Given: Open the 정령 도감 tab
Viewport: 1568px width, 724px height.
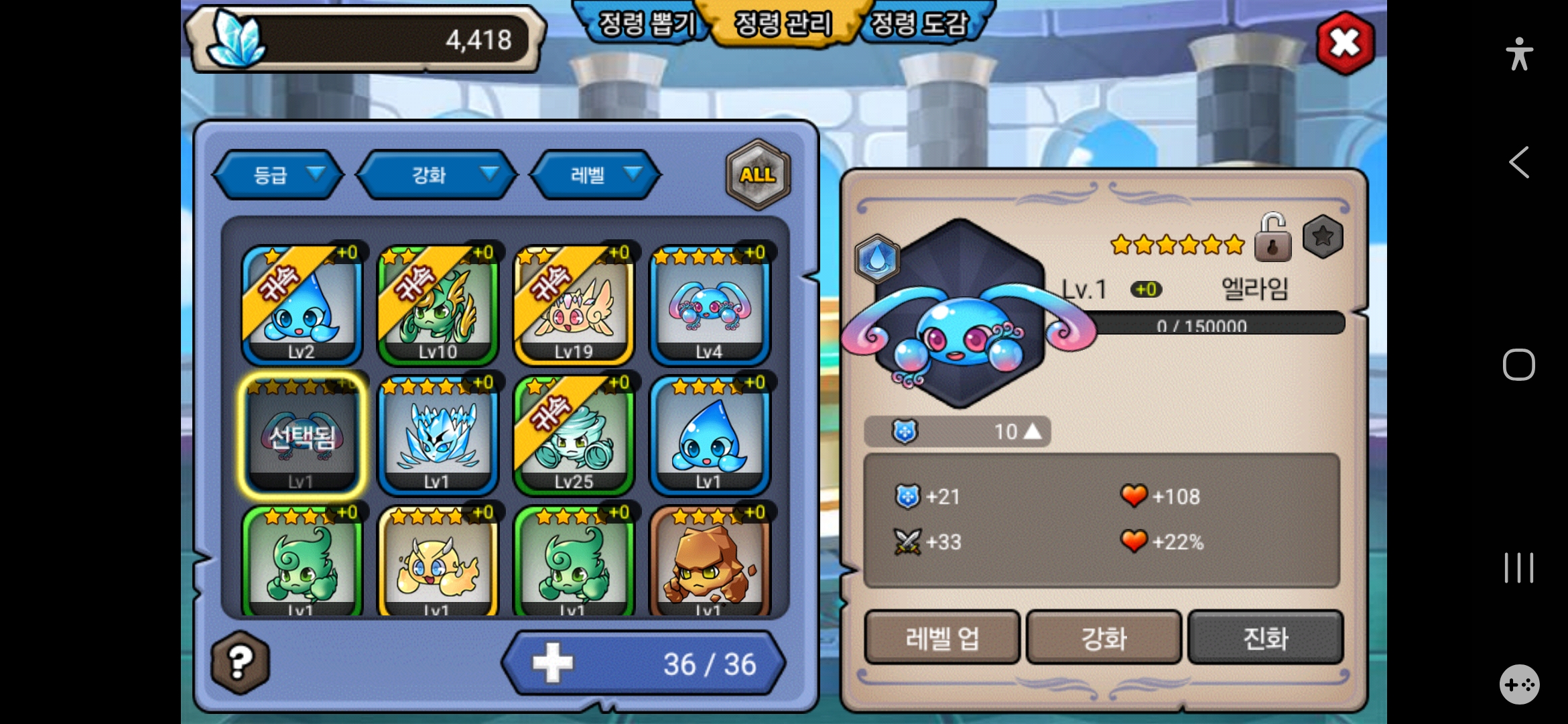Looking at the screenshot, I should tap(921, 24).
